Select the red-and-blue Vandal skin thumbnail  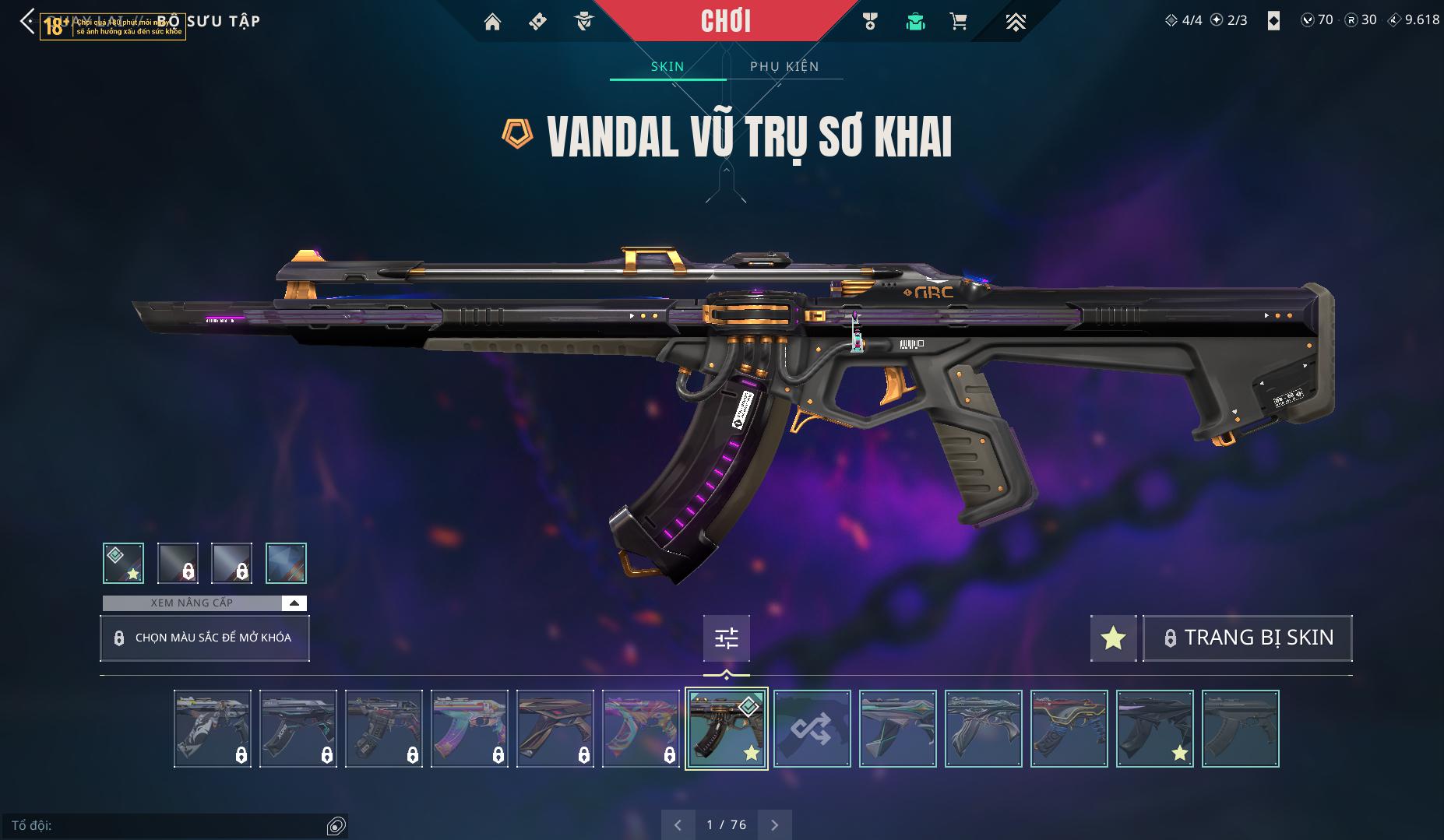[1069, 729]
